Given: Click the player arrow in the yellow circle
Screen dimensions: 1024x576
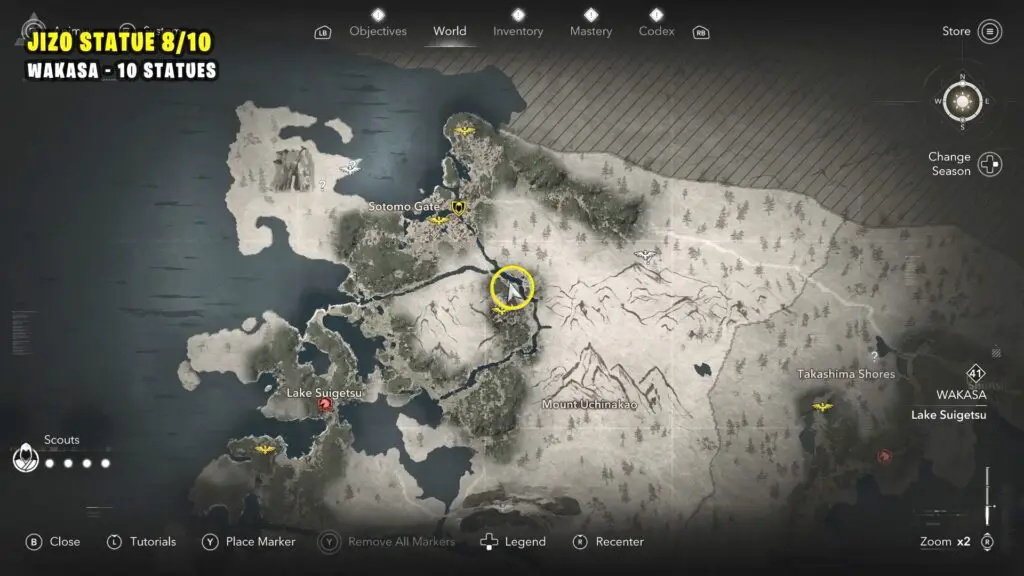Looking at the screenshot, I should [512, 289].
